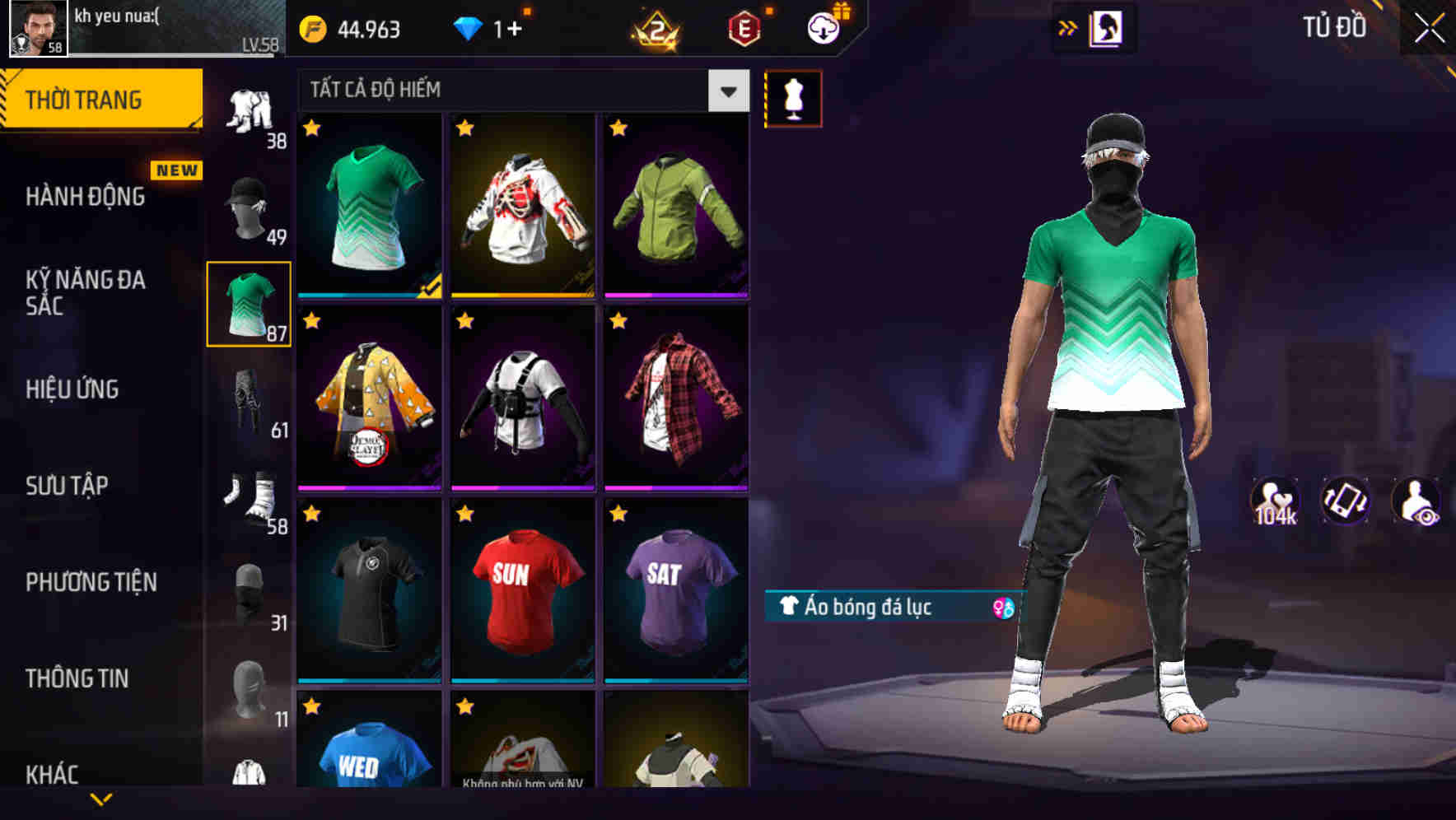Click the red E badge icon in top bar
Screen dimensions: 1456x820
click(744, 27)
